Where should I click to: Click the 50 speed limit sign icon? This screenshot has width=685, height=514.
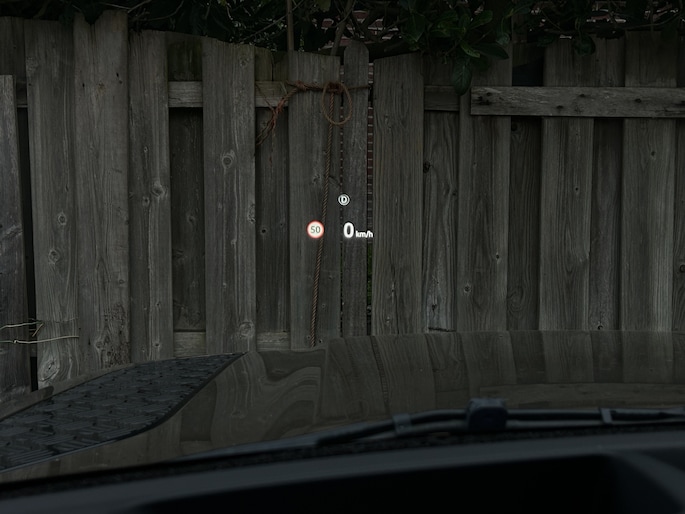pos(315,230)
